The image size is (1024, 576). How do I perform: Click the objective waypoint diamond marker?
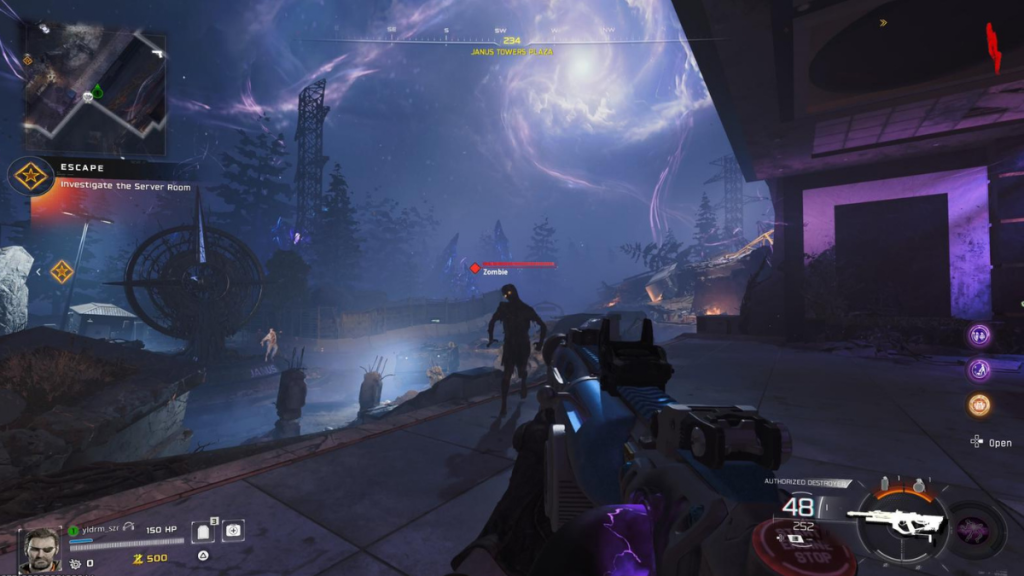click(x=62, y=271)
